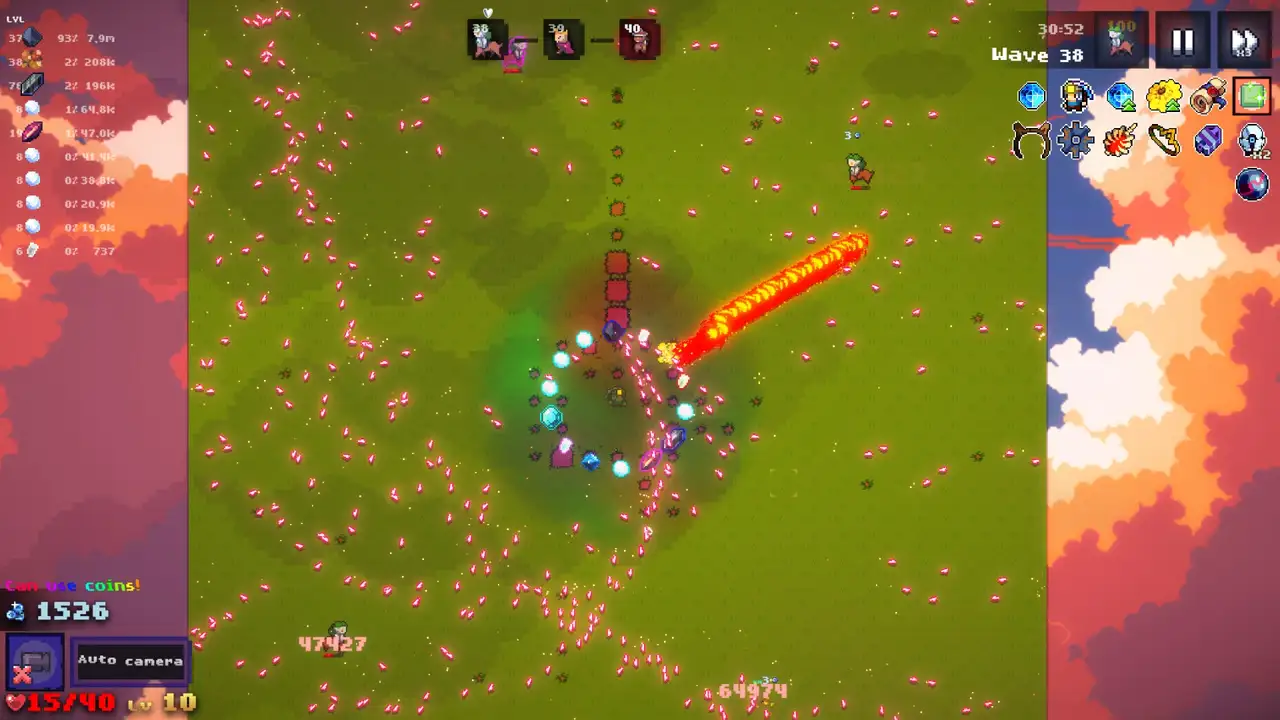Click the blue gem with green arrows
The width and height of the screenshot is (1280, 720).
1120,96
